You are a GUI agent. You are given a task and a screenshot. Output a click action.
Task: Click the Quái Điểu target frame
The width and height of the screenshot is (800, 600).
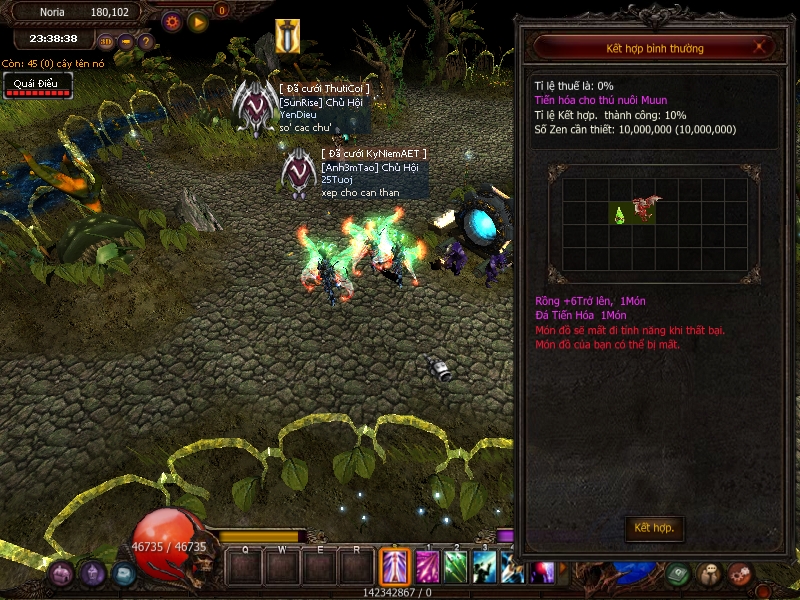click(38, 86)
